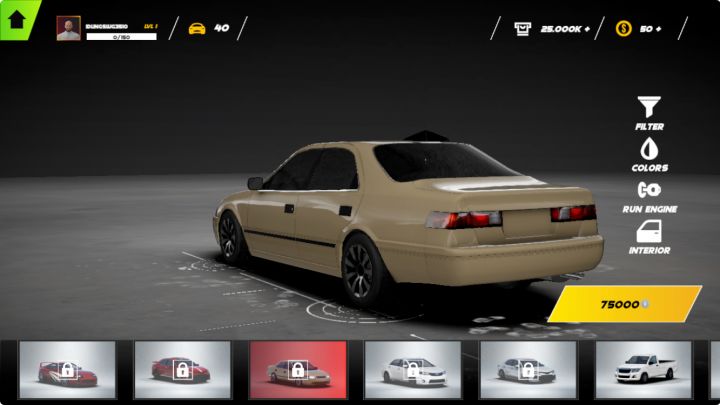
Task: Choose the white pickup truck thumbnail
Action: pyautogui.click(x=643, y=370)
